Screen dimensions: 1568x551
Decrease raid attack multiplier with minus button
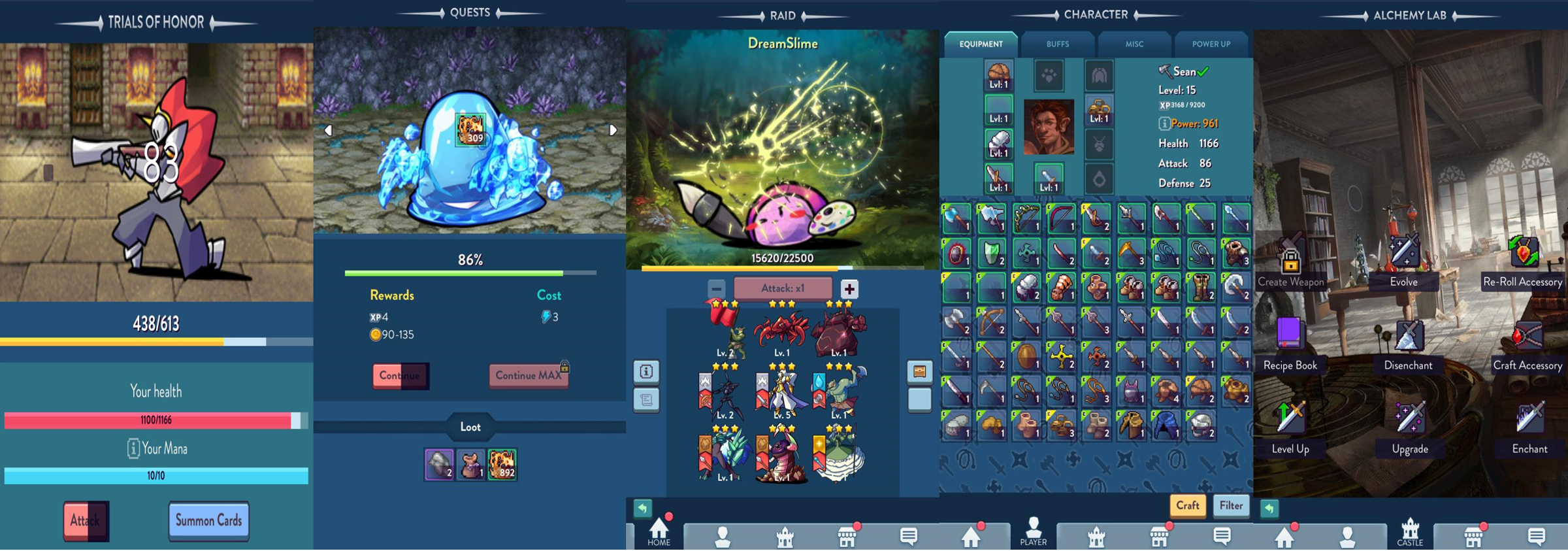pos(717,288)
